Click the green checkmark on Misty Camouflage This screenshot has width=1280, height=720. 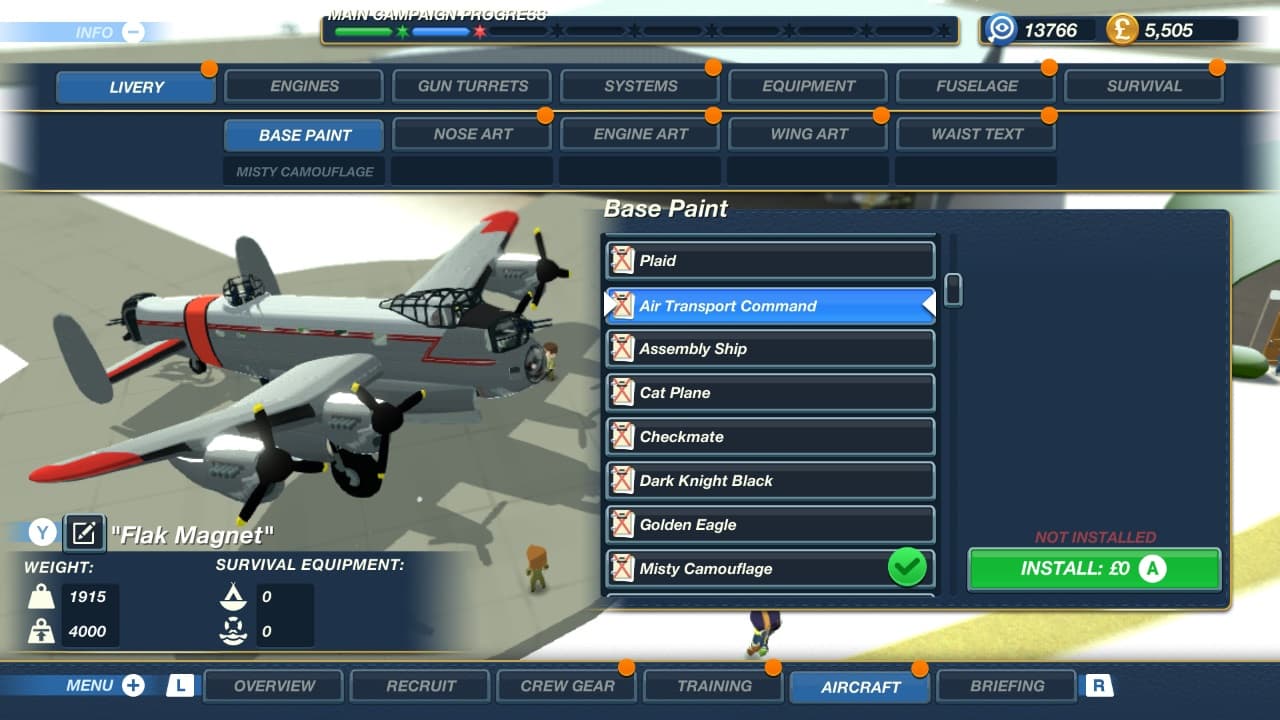point(906,567)
